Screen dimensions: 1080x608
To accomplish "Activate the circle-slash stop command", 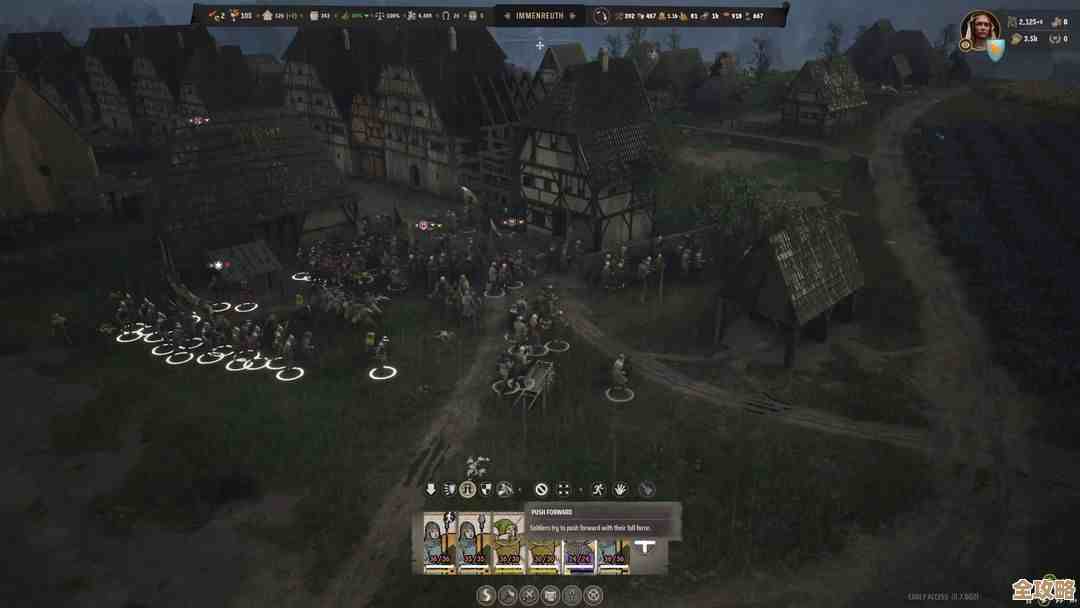I will [x=541, y=490].
